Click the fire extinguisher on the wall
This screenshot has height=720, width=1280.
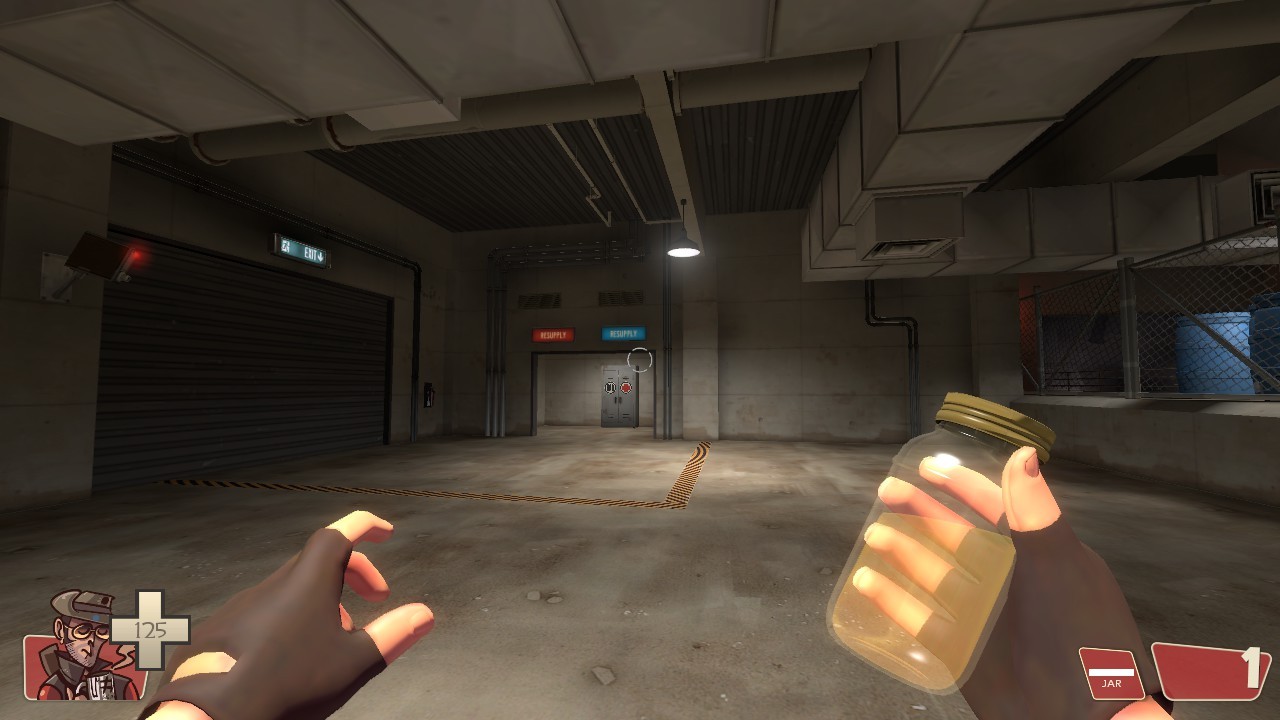click(x=428, y=395)
